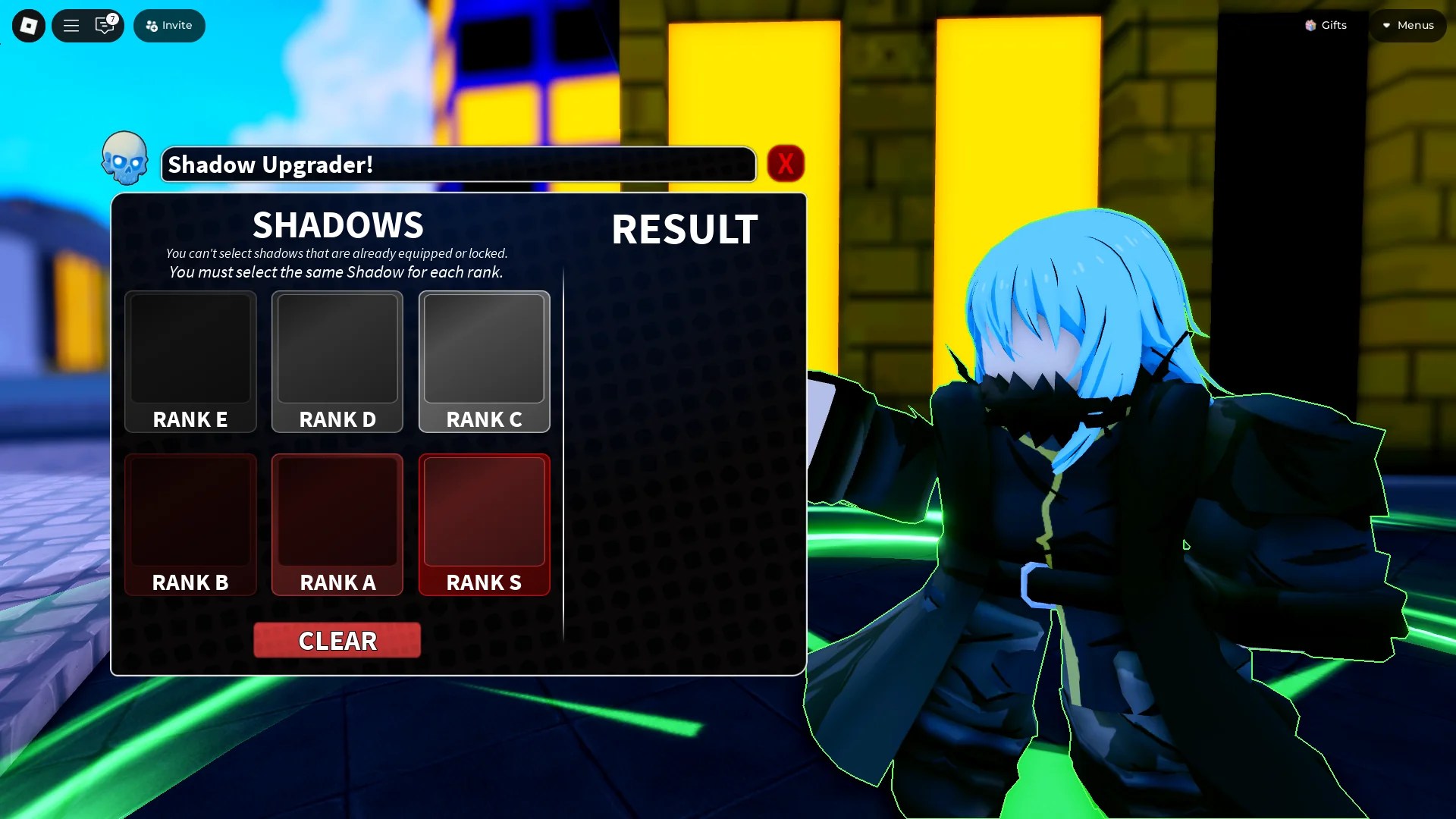Click the Roblox logo icon
This screenshot has width=1456, height=819.
[x=28, y=25]
